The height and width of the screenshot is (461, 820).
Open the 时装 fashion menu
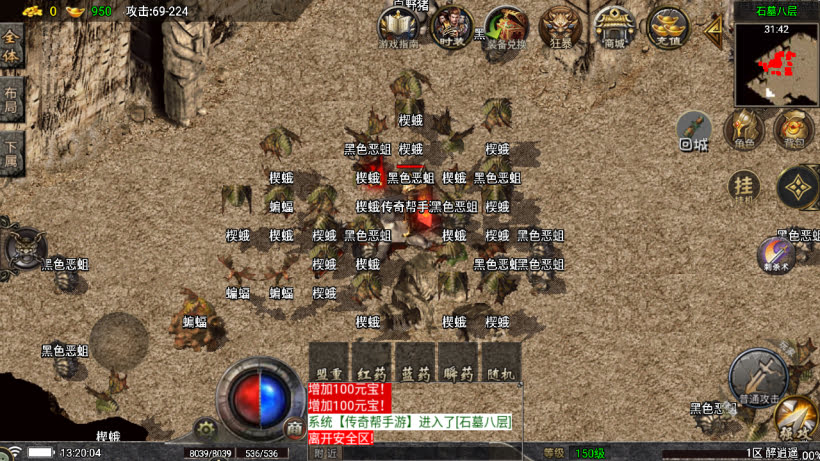tap(453, 27)
